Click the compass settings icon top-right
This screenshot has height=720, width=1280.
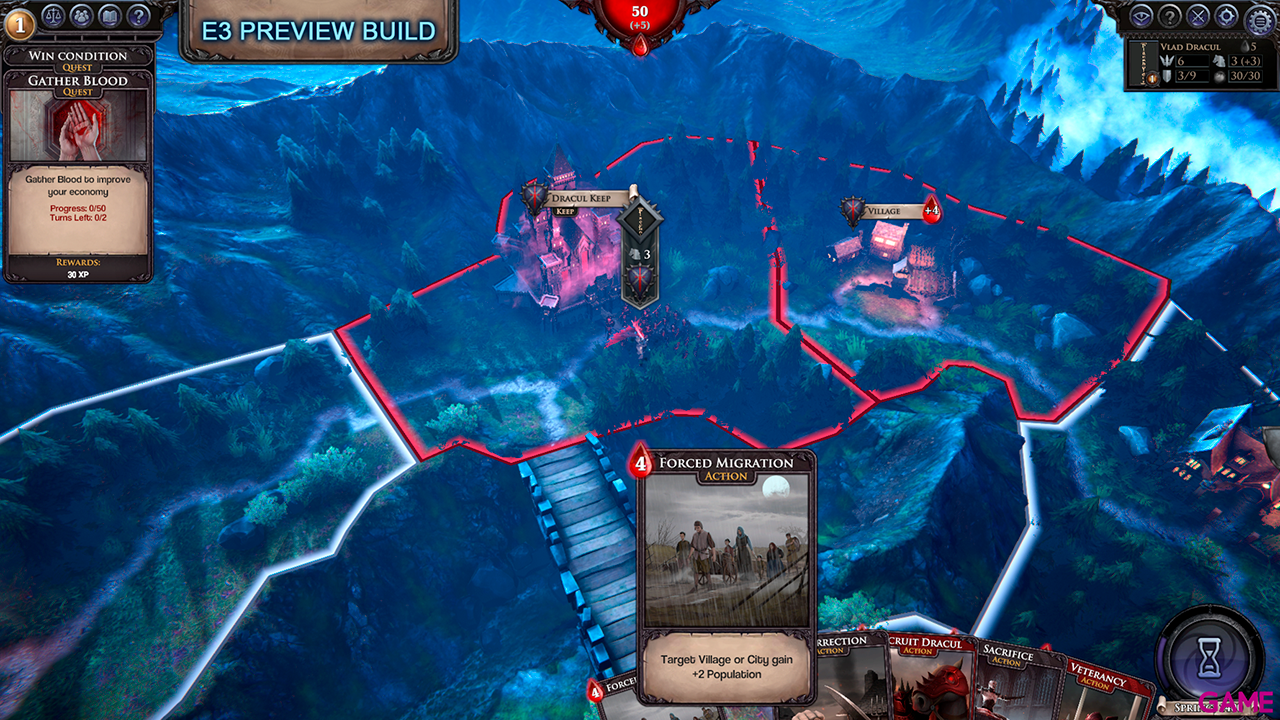coord(1225,15)
